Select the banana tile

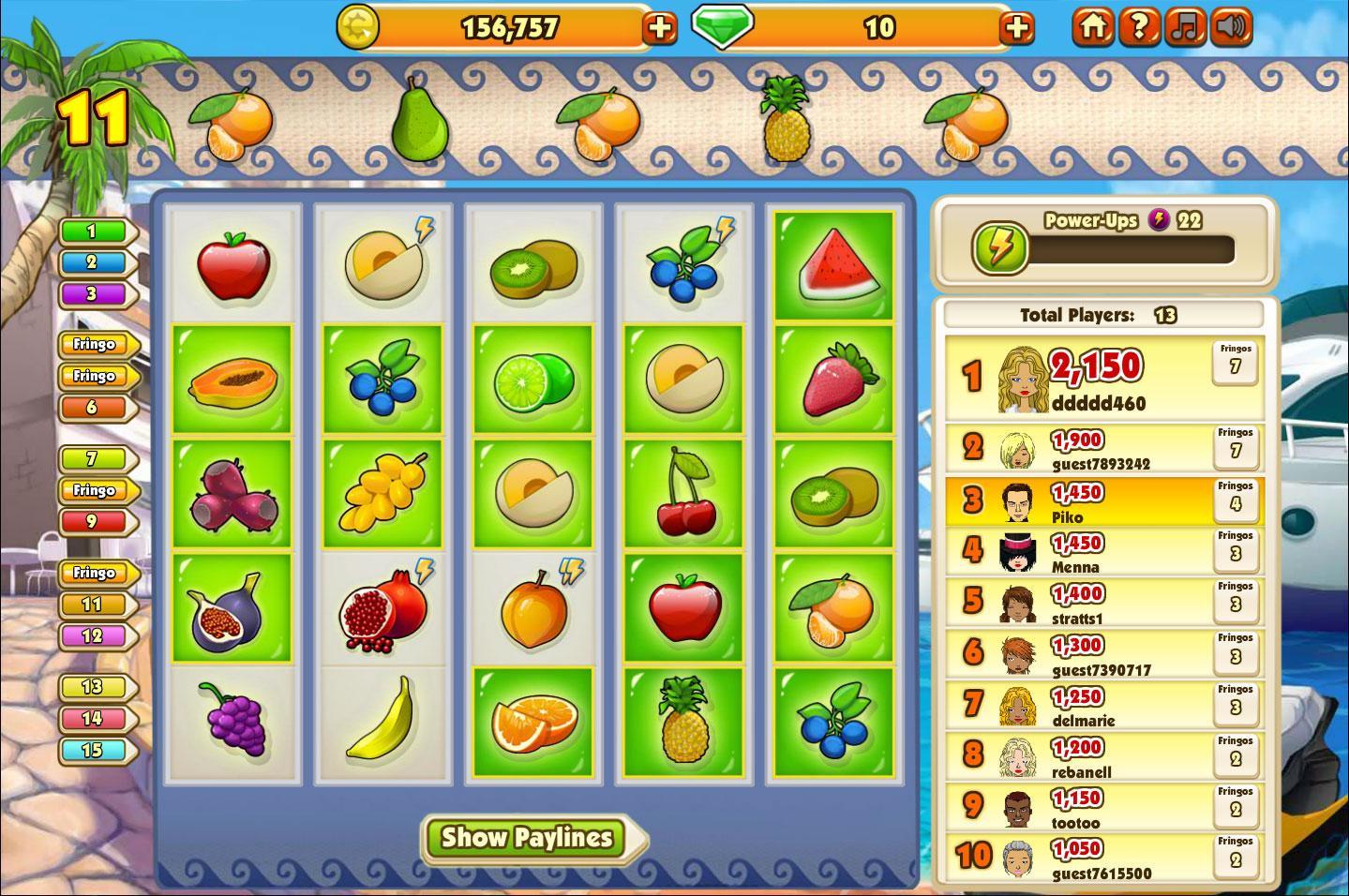382,719
